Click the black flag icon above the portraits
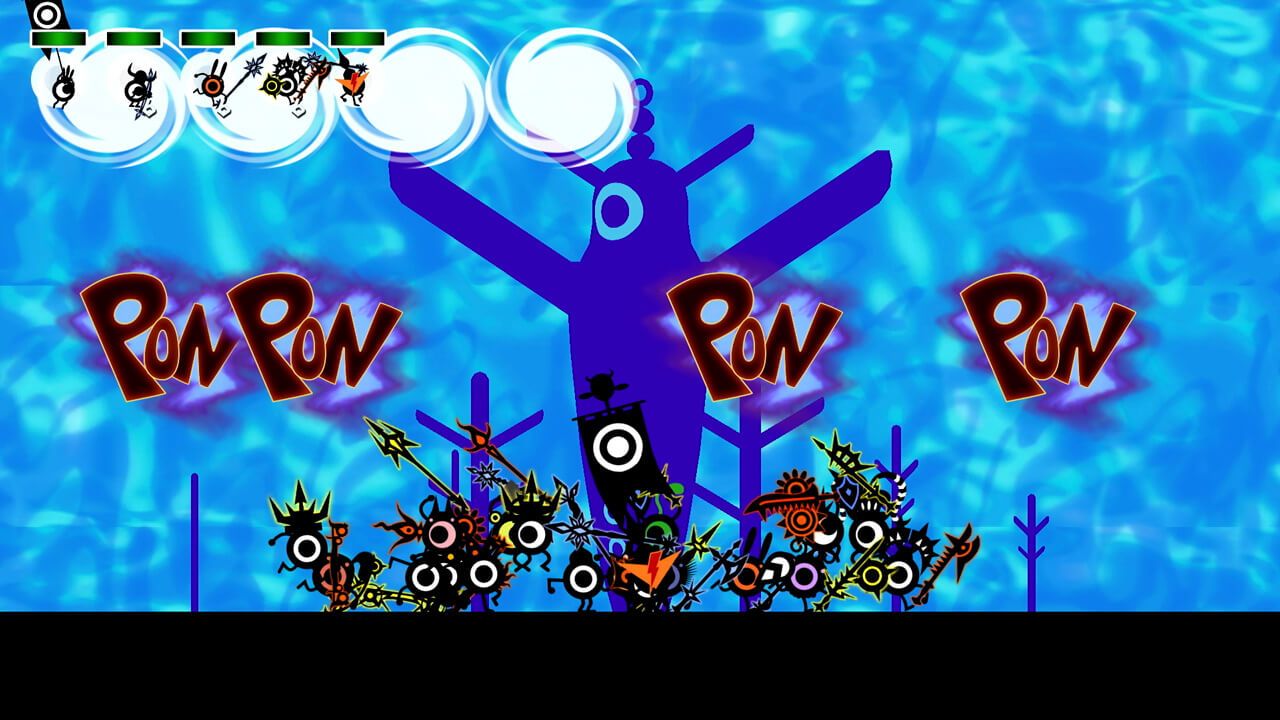 coord(45,15)
